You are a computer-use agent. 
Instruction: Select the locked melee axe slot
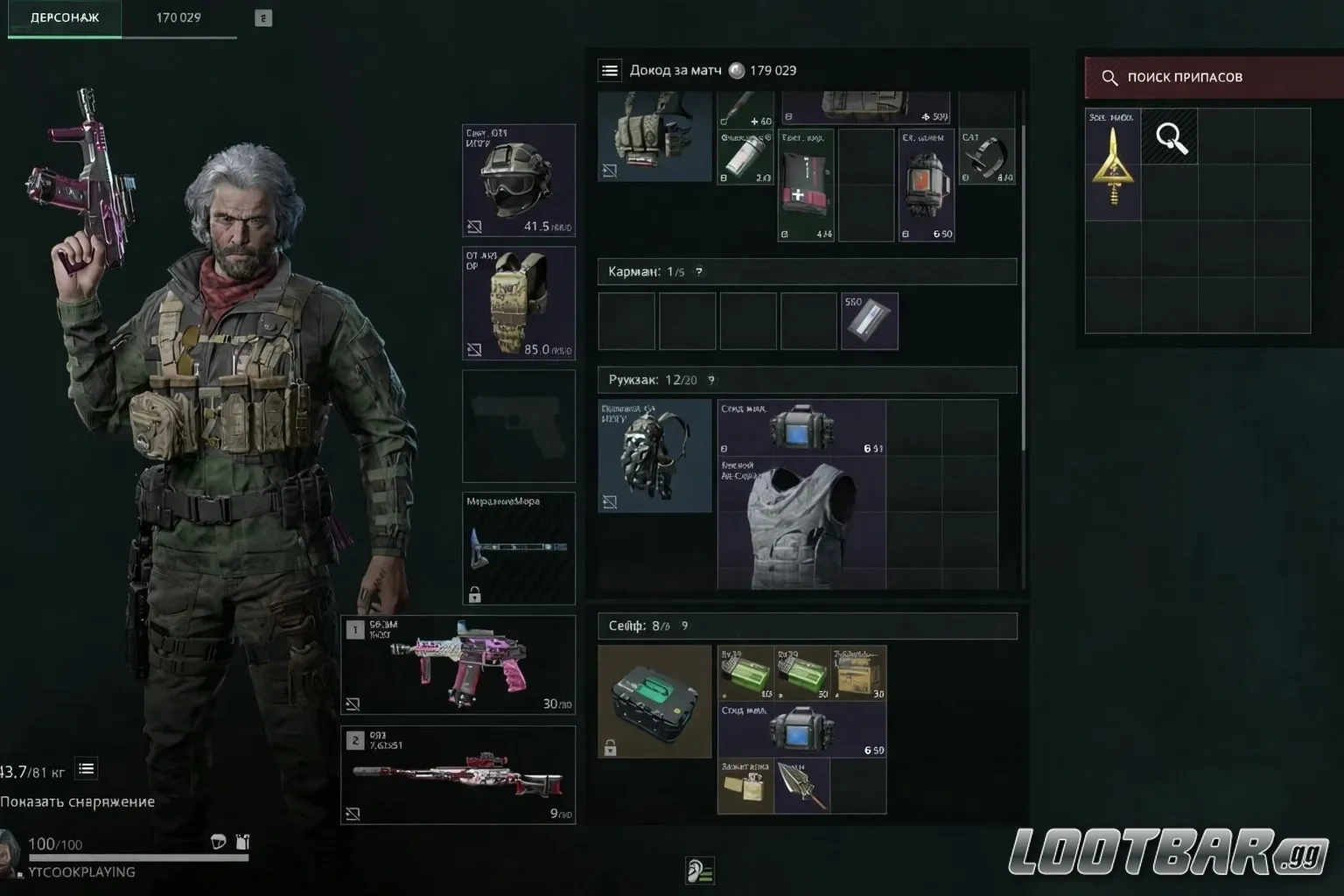pyautogui.click(x=519, y=548)
